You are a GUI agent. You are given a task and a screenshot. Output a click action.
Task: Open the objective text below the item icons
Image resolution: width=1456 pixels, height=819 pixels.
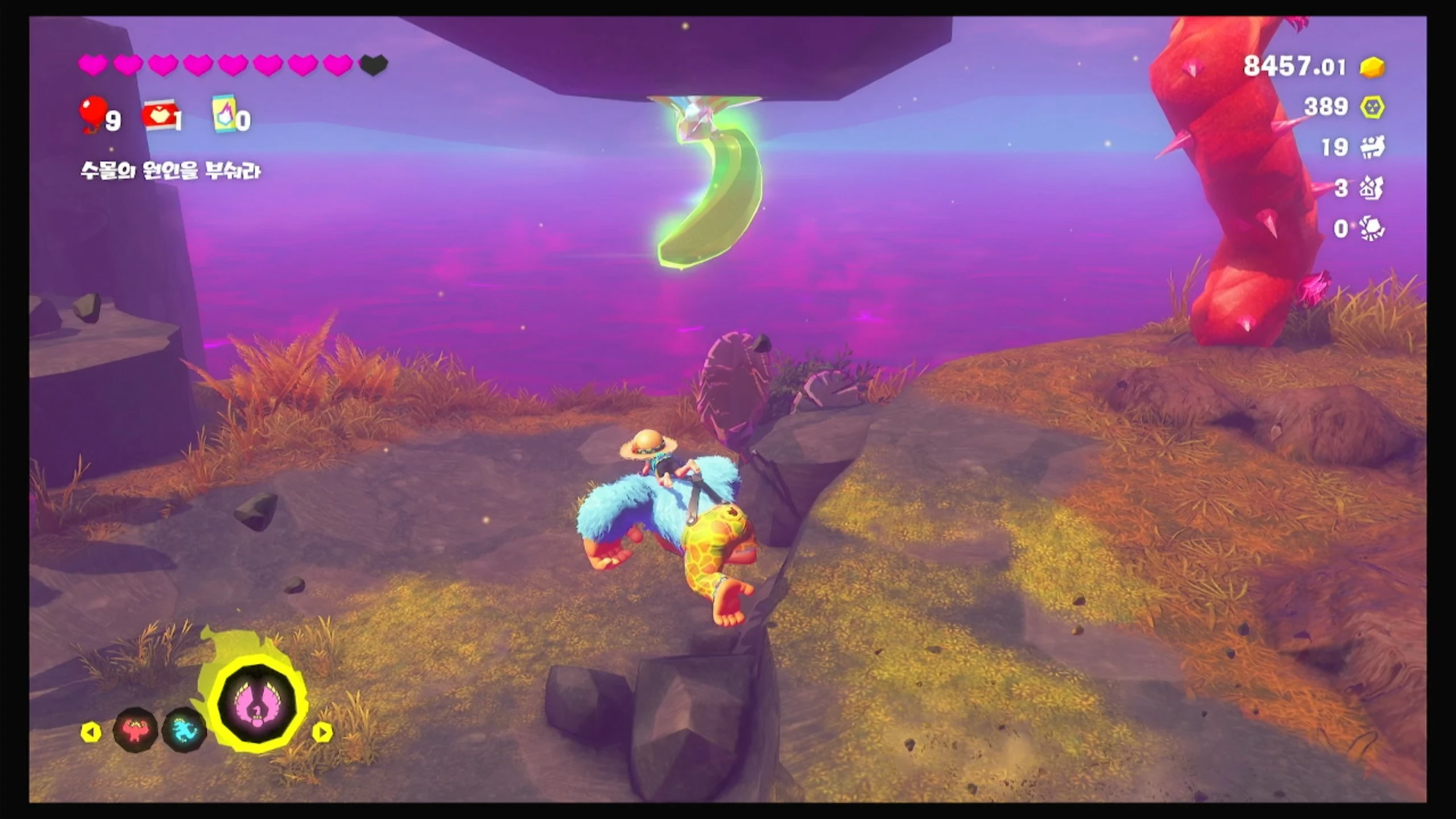tap(170, 171)
